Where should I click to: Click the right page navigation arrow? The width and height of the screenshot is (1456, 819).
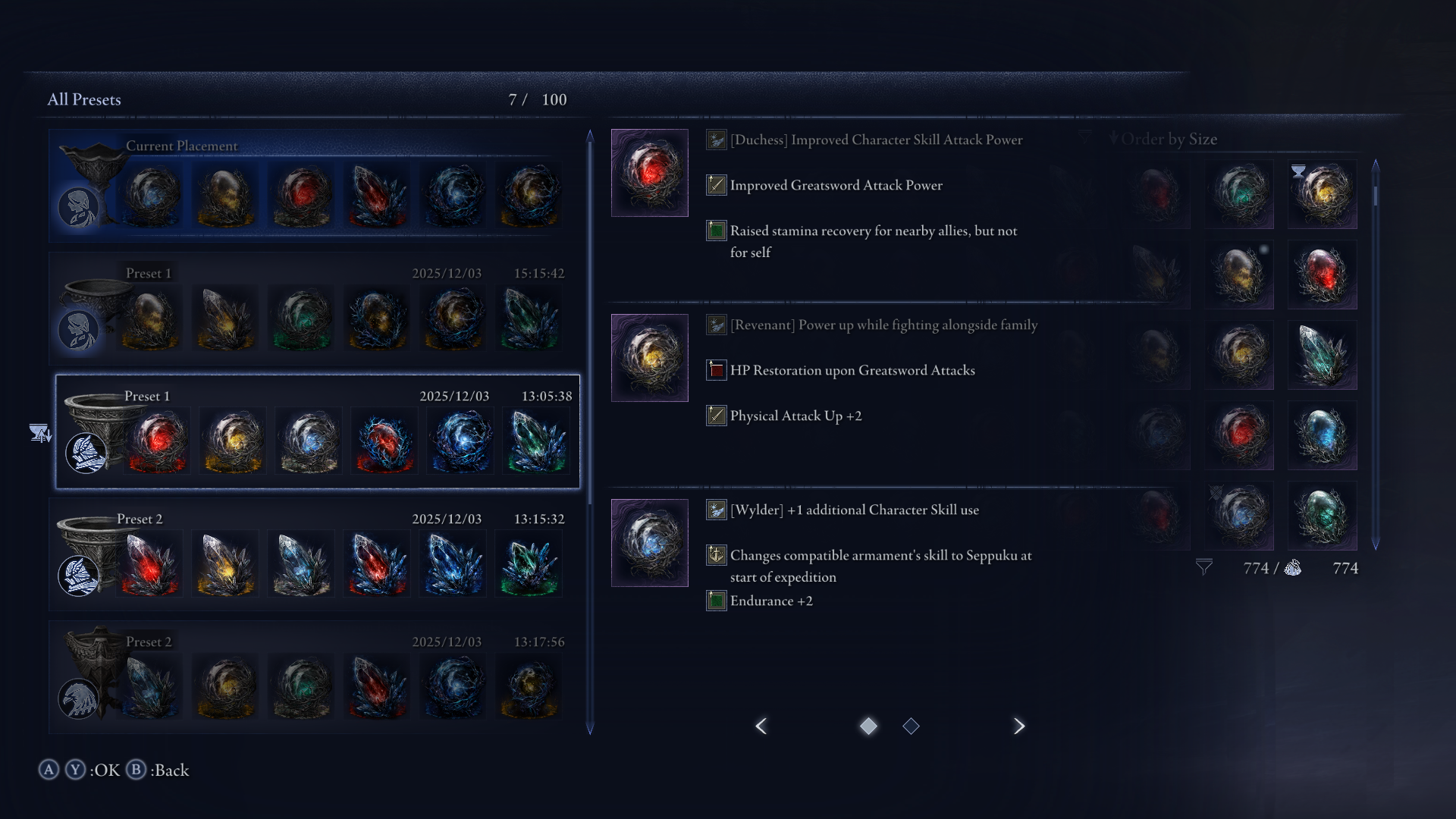tap(1019, 726)
